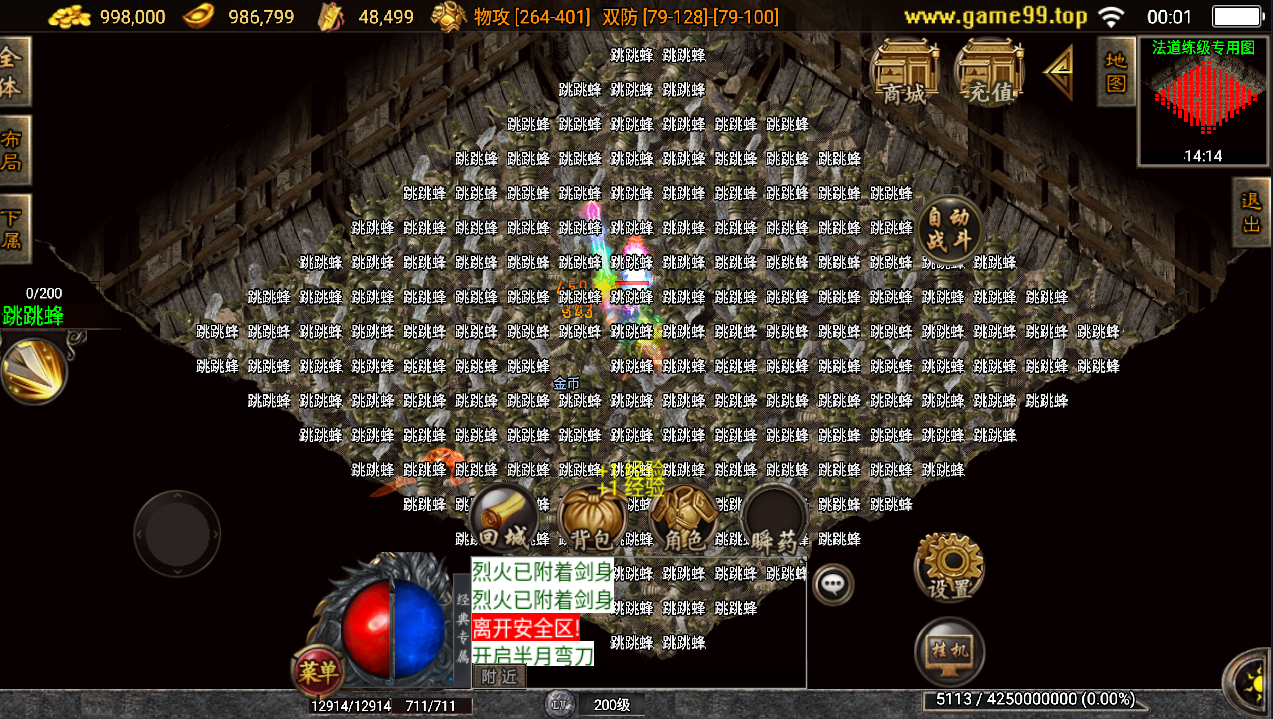The width and height of the screenshot is (1273, 719).
Task: Choose the 下属 tab
Action: [x=13, y=229]
